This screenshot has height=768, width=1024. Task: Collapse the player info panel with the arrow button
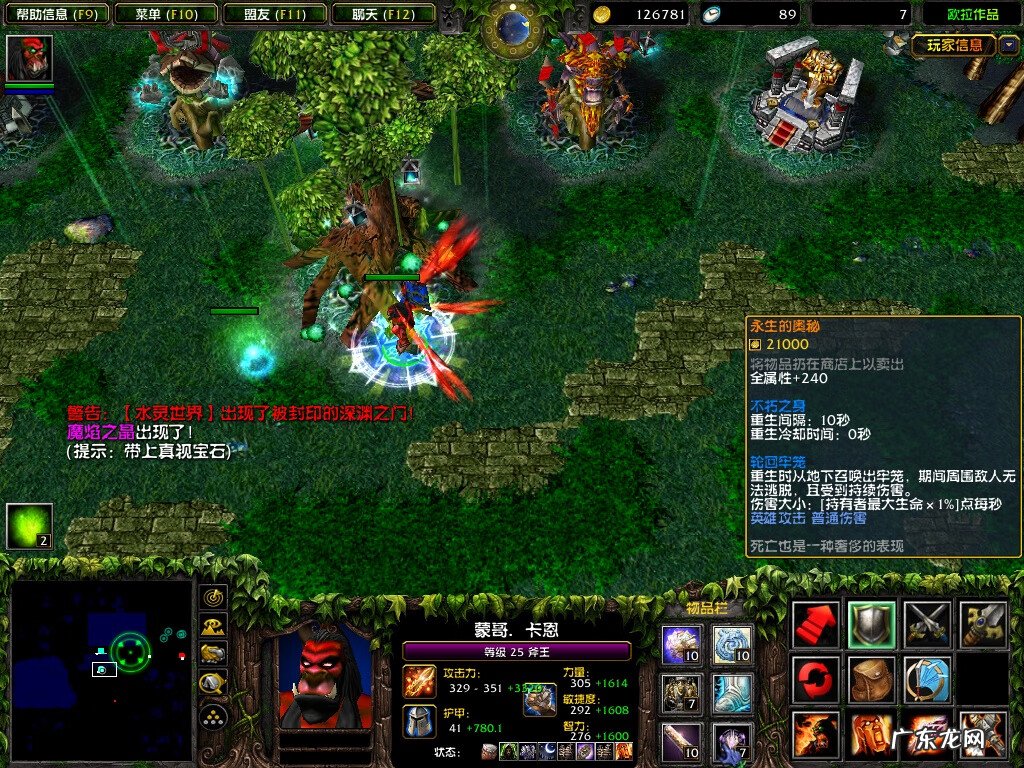click(1008, 45)
